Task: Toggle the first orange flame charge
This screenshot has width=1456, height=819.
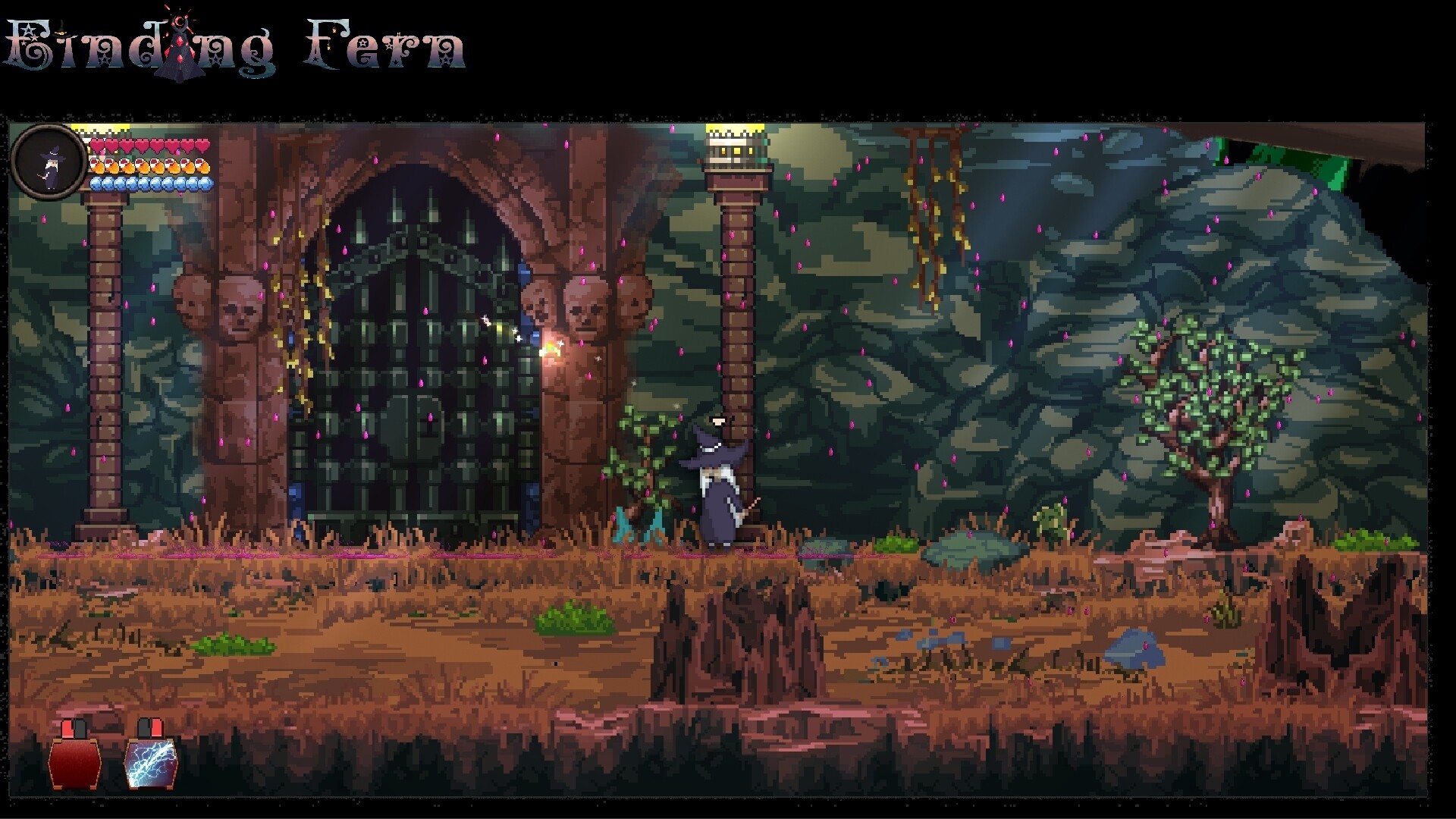Action: tap(97, 167)
